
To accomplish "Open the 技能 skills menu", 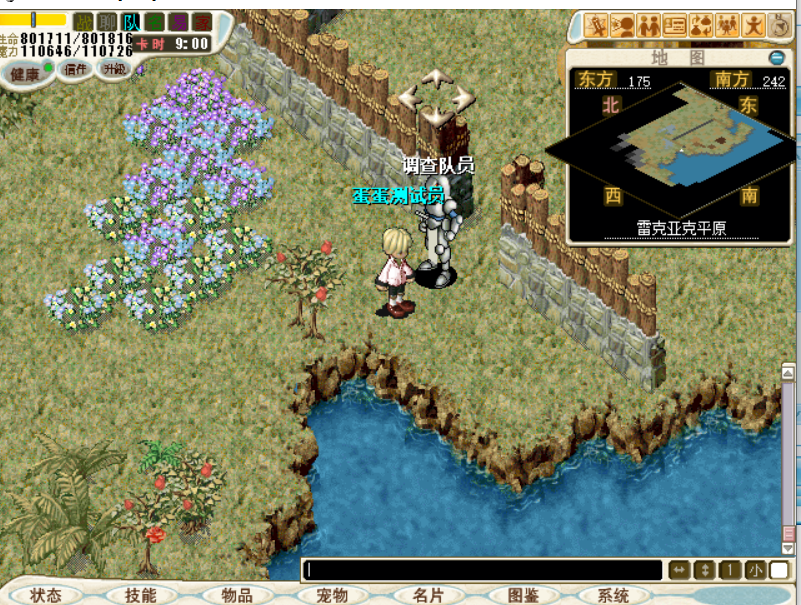I will tap(140, 595).
